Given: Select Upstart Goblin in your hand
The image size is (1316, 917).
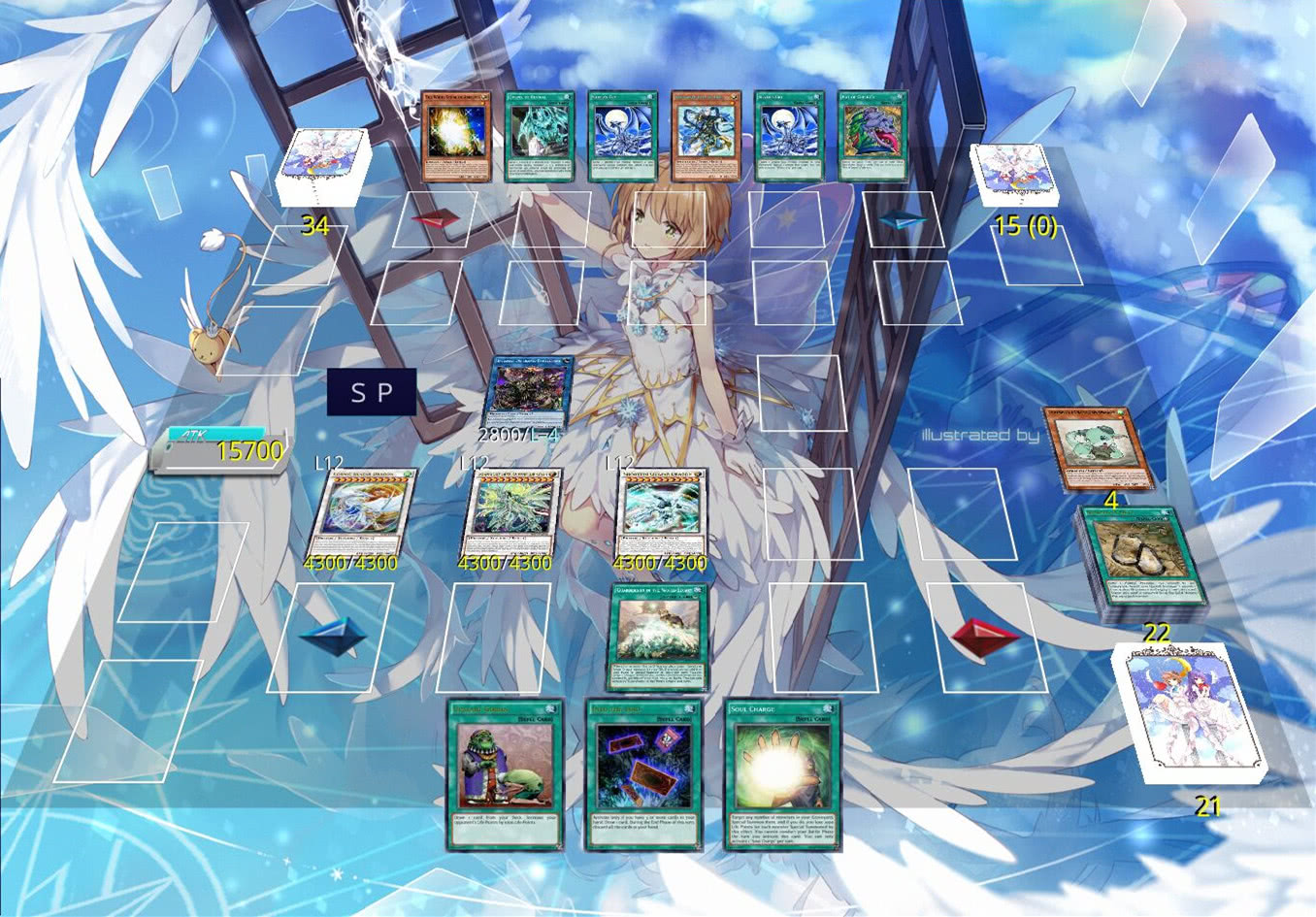Looking at the screenshot, I should [505, 774].
